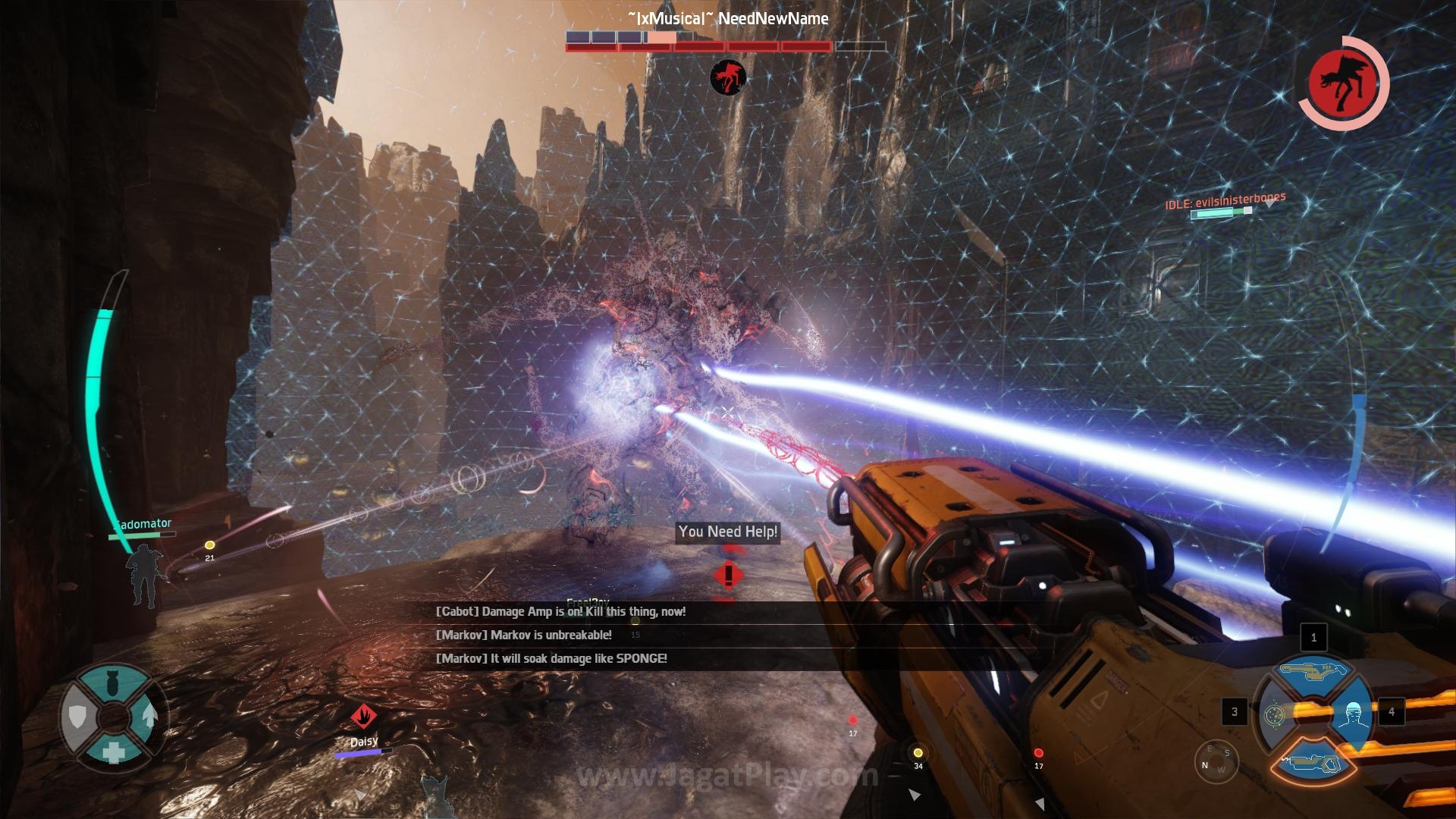This screenshot has height=819, width=1456.
Task: Click the Sadomator teammate name tag
Action: point(144,524)
